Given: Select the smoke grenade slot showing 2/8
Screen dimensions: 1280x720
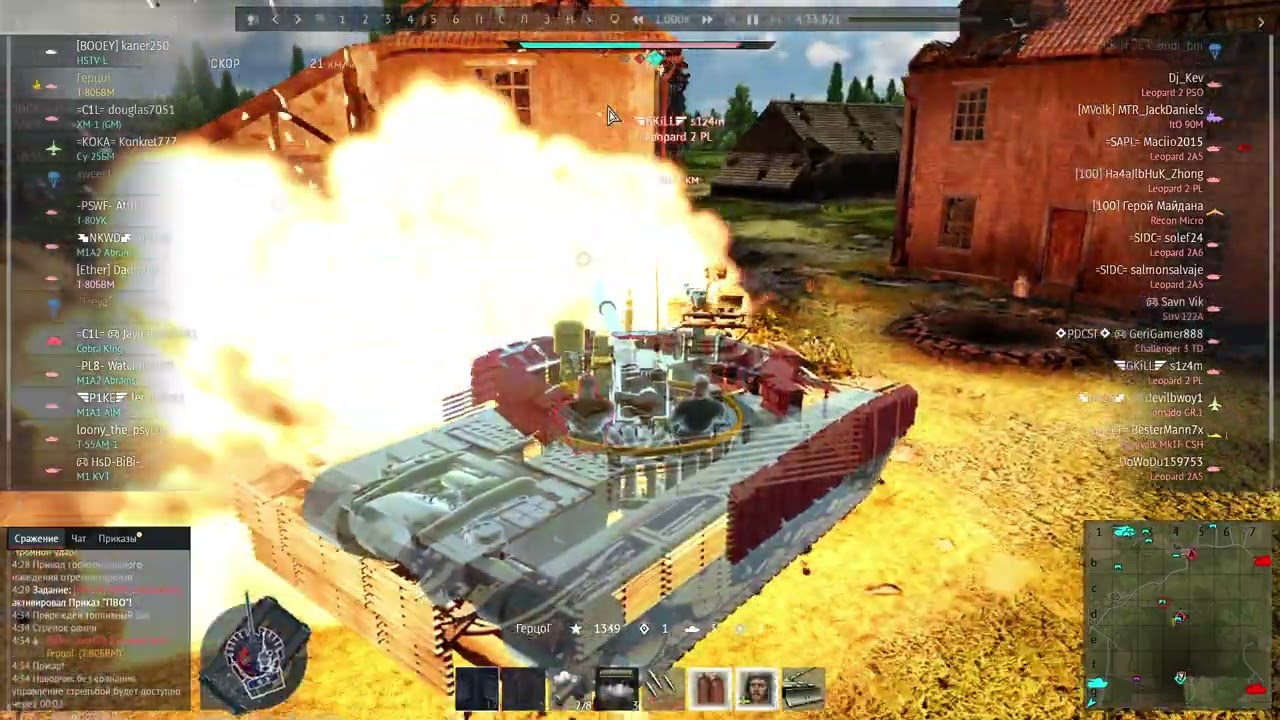Looking at the screenshot, I should [569, 688].
